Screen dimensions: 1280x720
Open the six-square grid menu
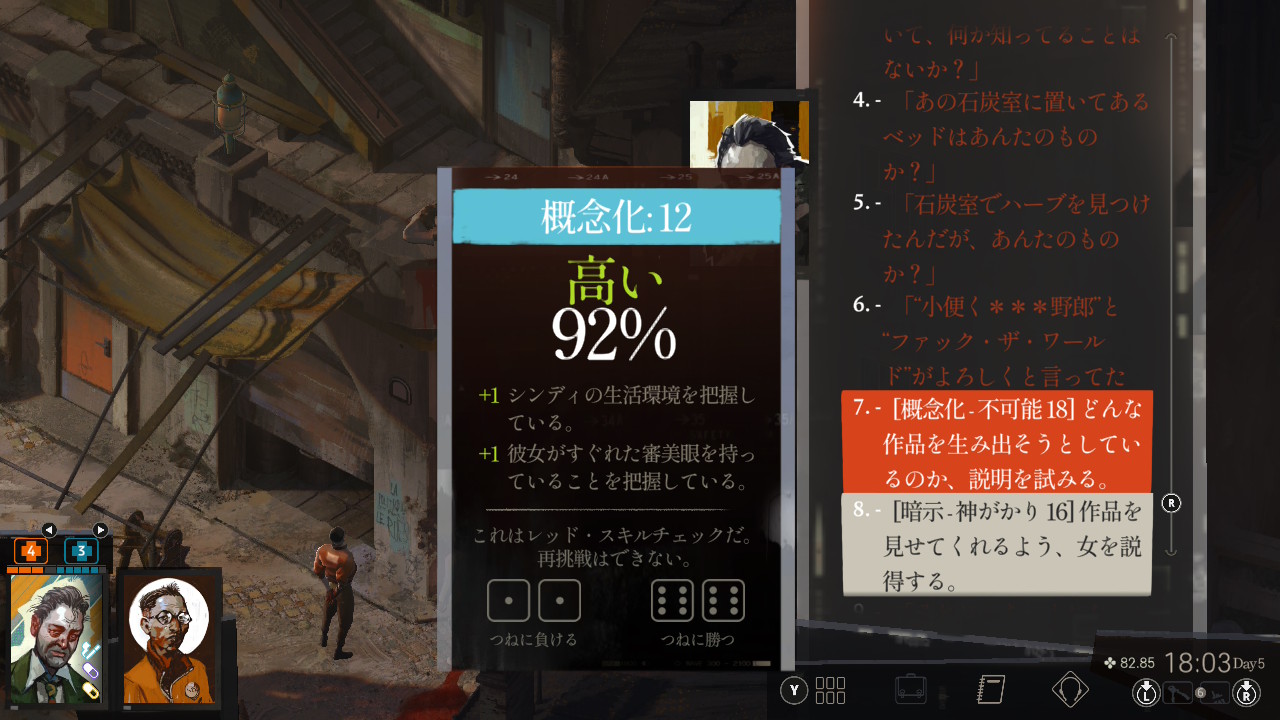click(x=831, y=690)
